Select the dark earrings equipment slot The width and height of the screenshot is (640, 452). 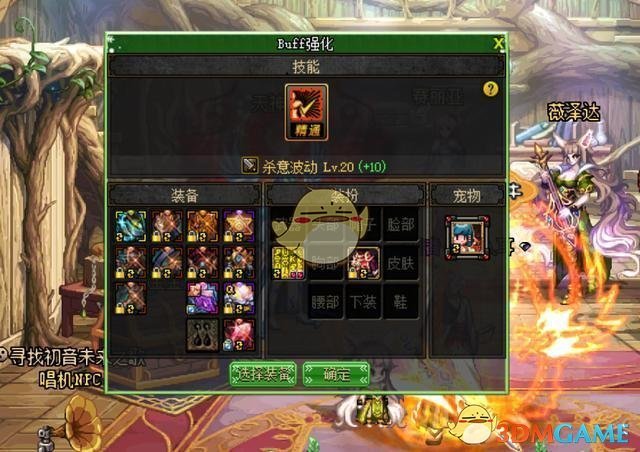pyautogui.click(x=203, y=335)
